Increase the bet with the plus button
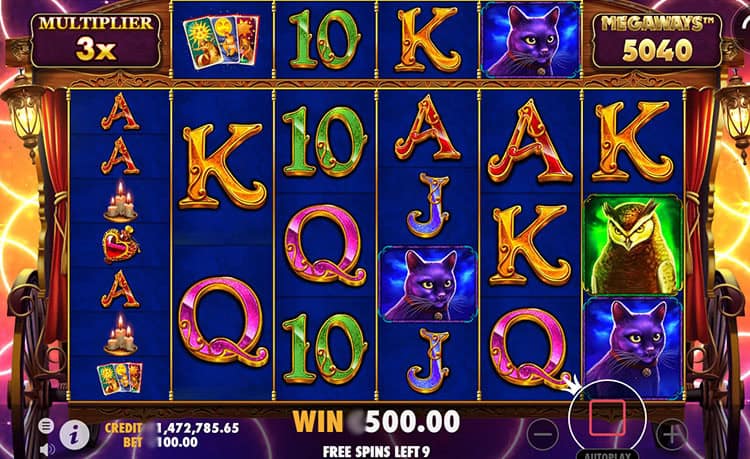The height and width of the screenshot is (459, 750). tap(671, 434)
